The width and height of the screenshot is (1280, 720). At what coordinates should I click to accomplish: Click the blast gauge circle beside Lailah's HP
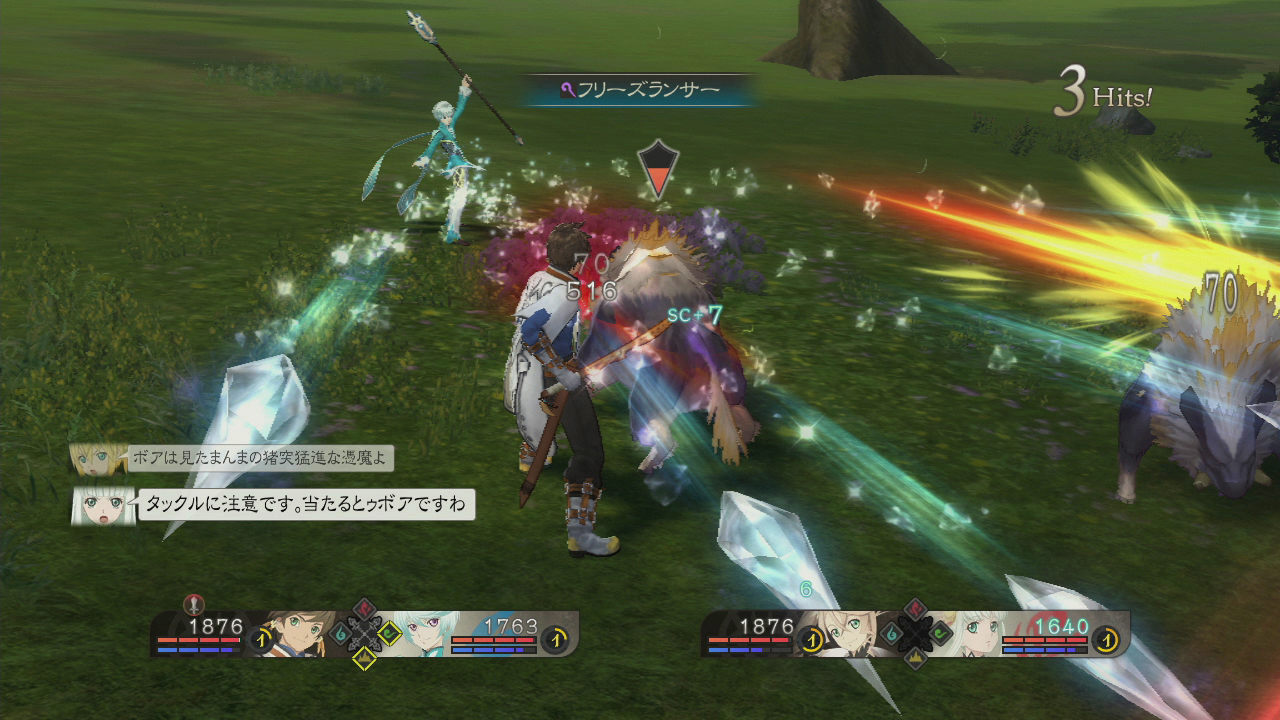(1105, 637)
